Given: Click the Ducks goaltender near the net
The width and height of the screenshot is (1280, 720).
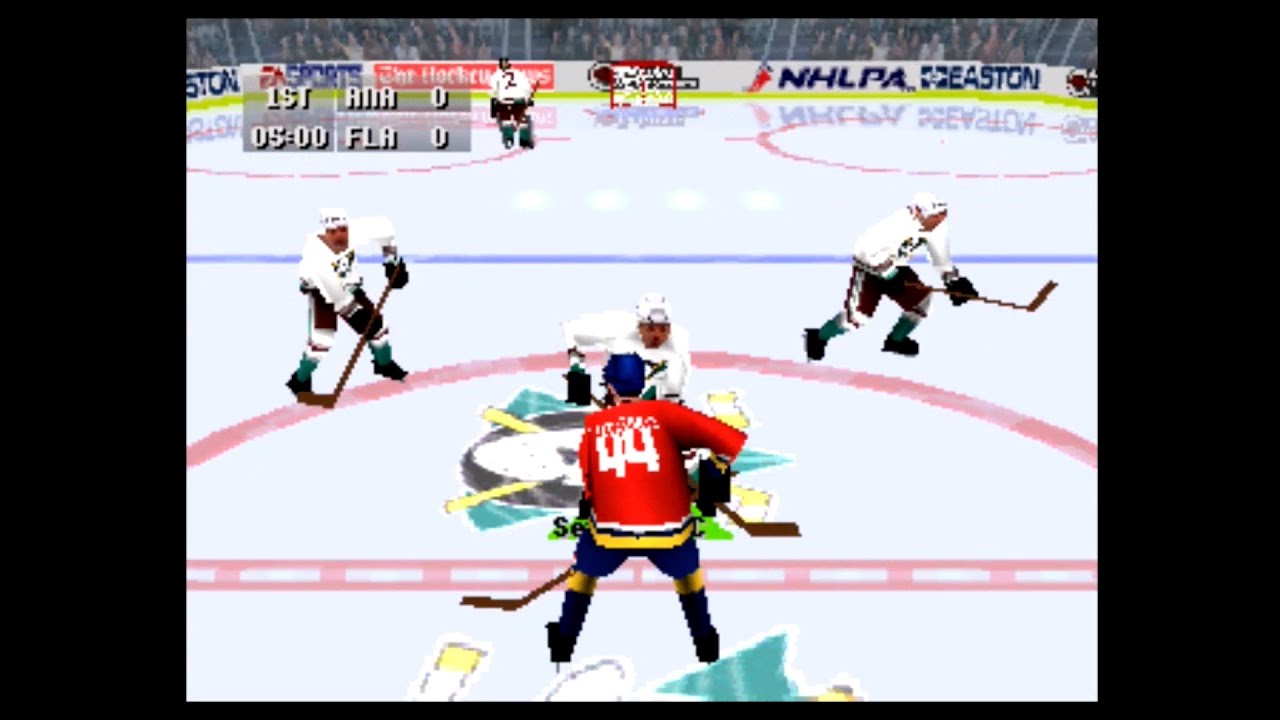Looking at the screenshot, I should pyautogui.click(x=512, y=105).
